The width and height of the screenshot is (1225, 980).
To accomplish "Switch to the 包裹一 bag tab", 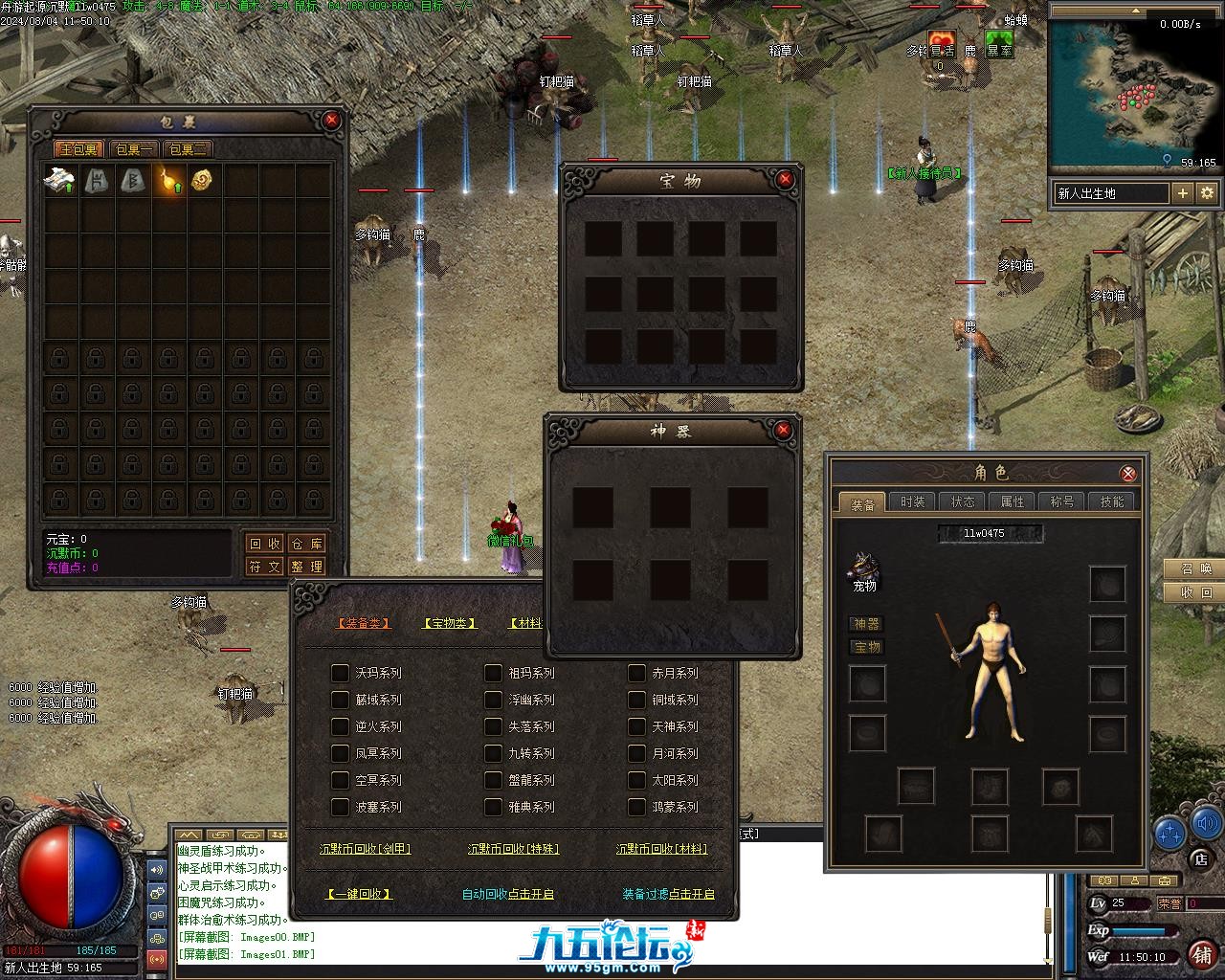I will point(134,149).
